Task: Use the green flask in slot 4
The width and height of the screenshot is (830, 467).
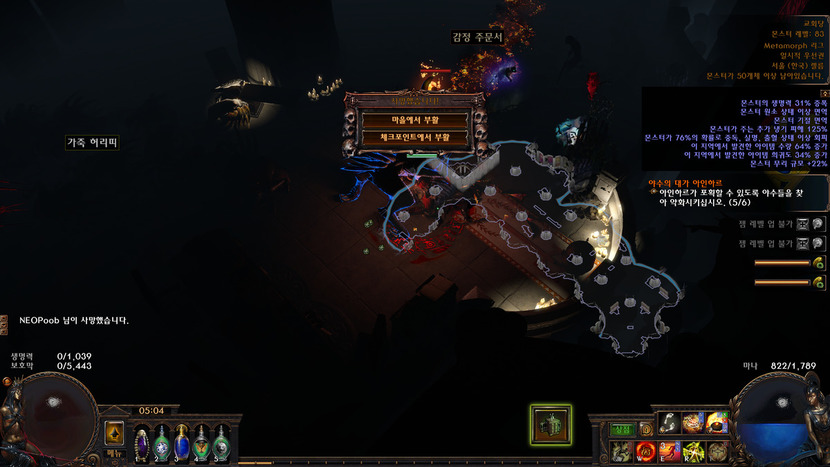Action: pos(202,440)
